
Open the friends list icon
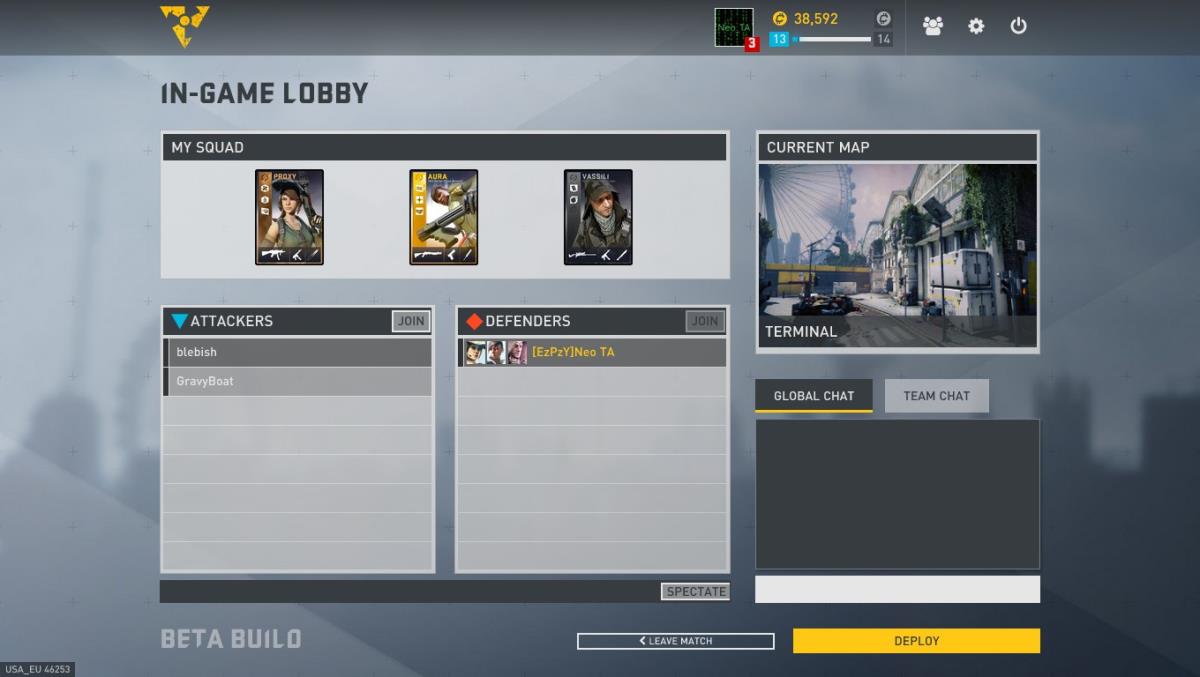[x=933, y=26]
